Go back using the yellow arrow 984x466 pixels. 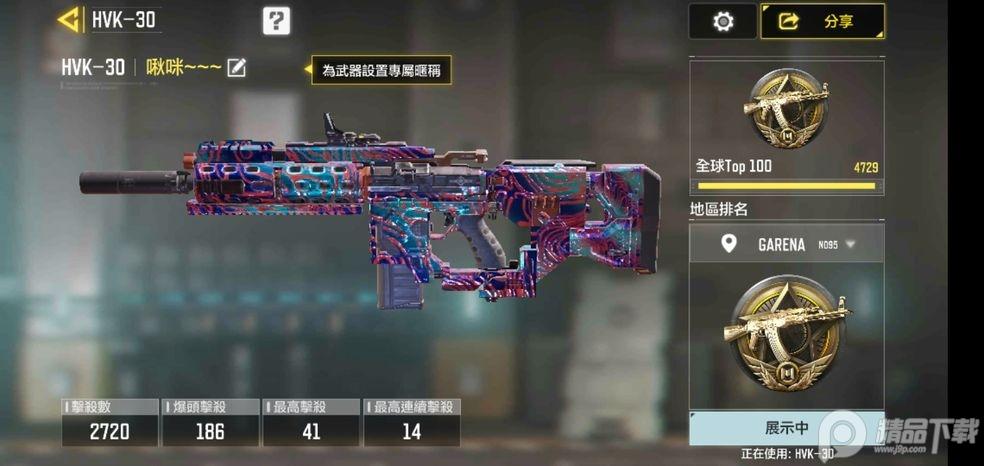(69, 19)
